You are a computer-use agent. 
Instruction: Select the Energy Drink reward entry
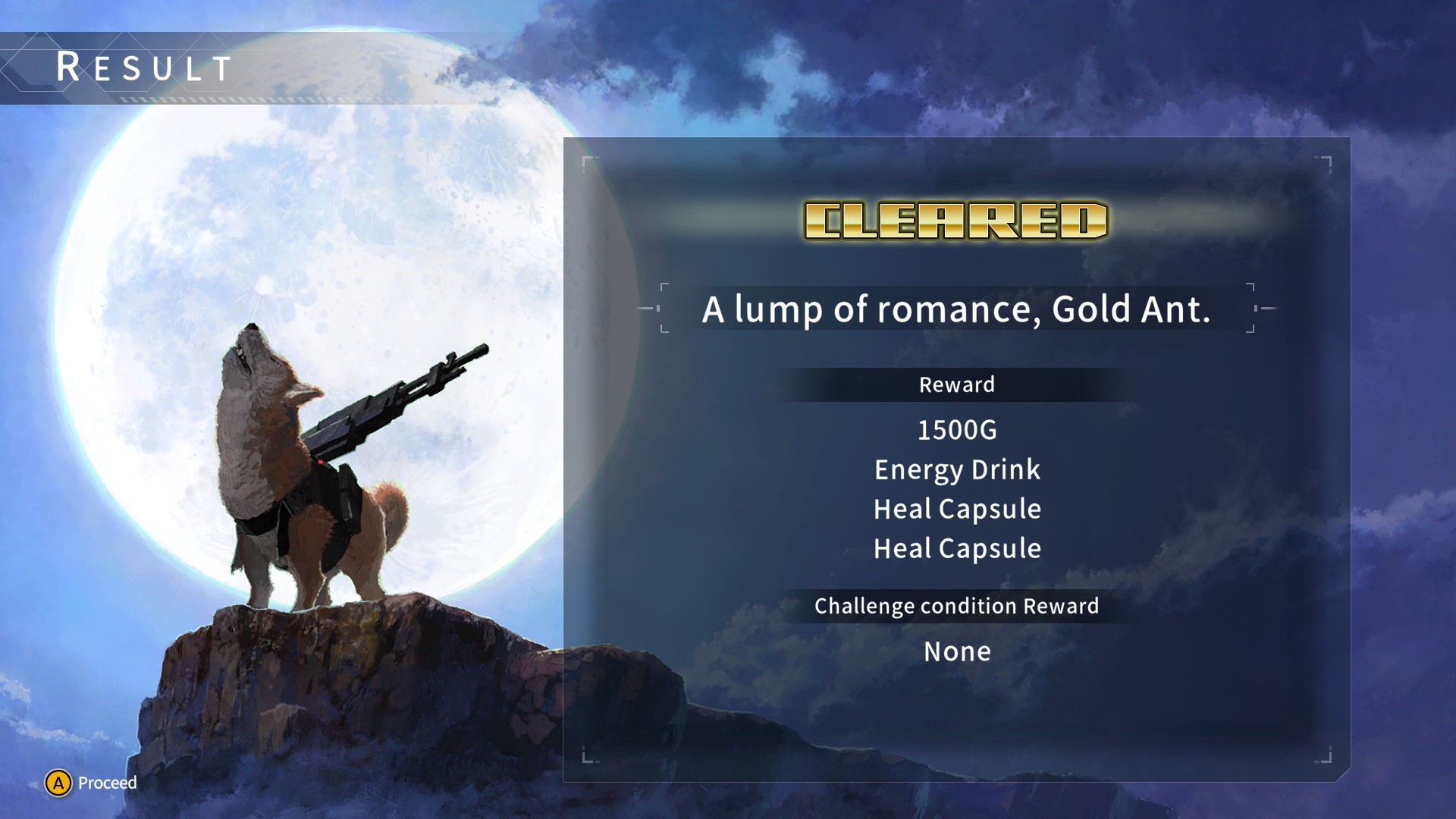(x=957, y=469)
